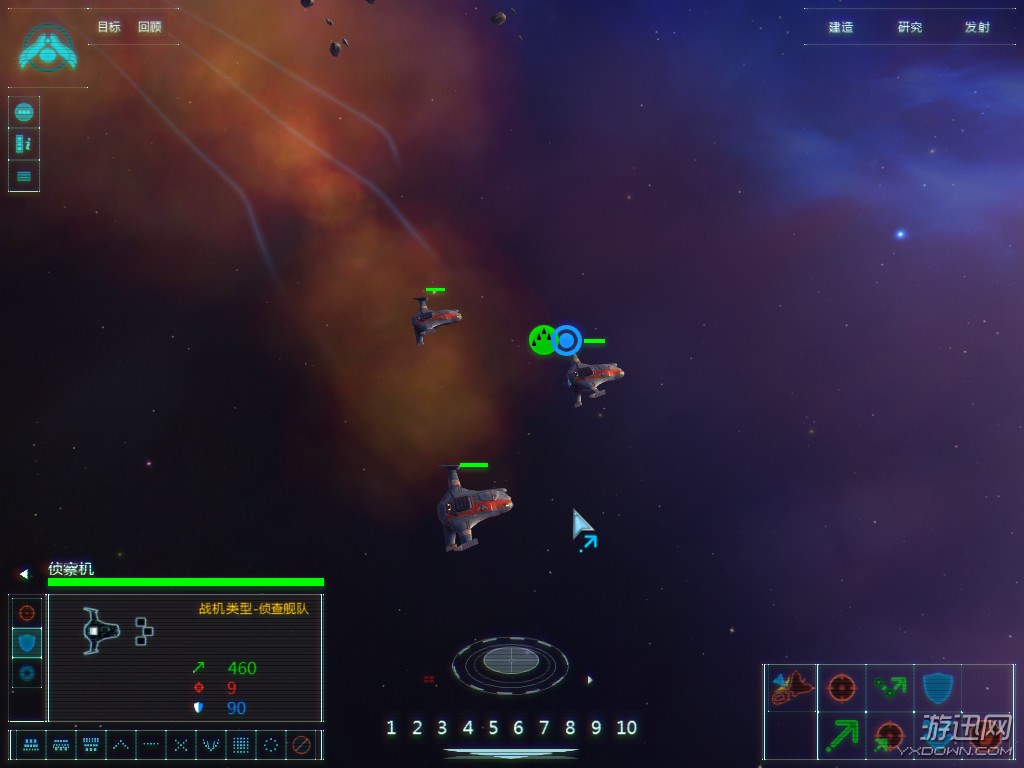Activate the green arrow move command
The width and height of the screenshot is (1024, 768).
coord(841,737)
